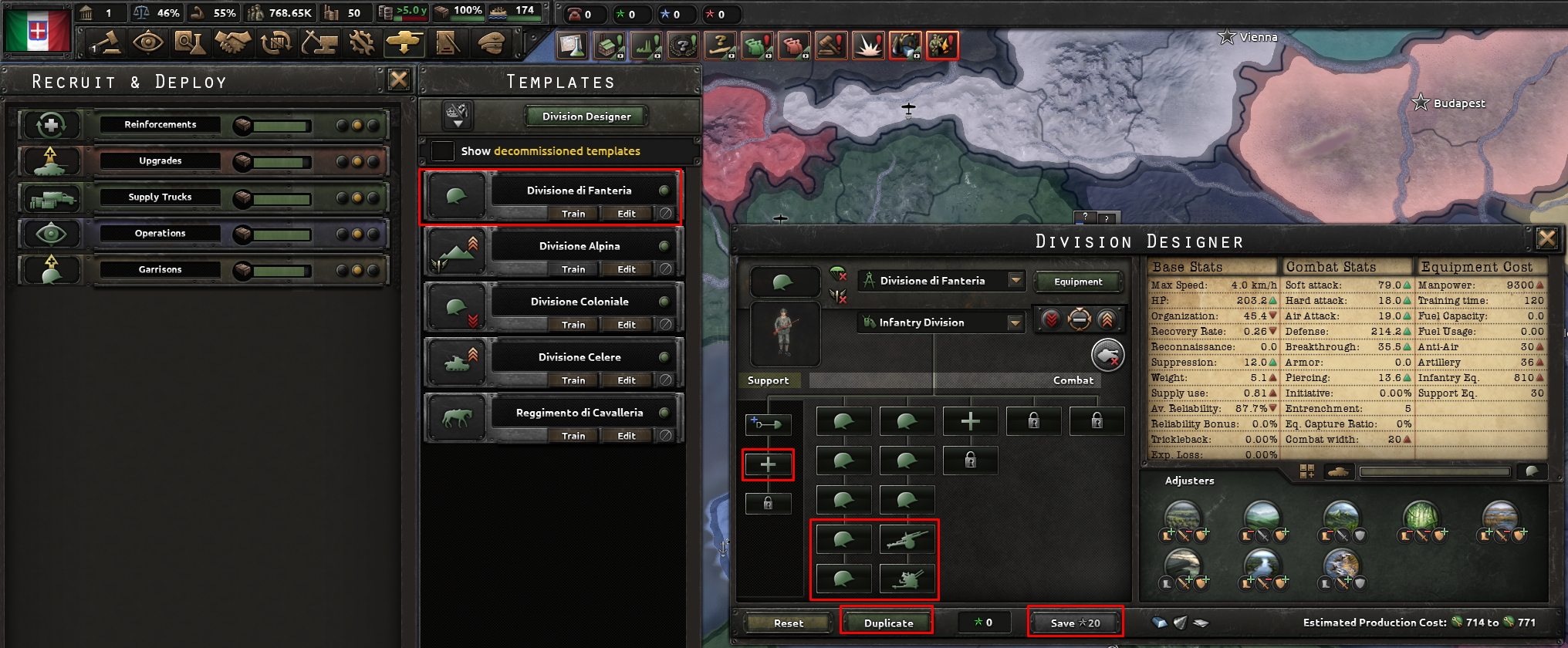Train the Divisione Alpina template

click(573, 268)
